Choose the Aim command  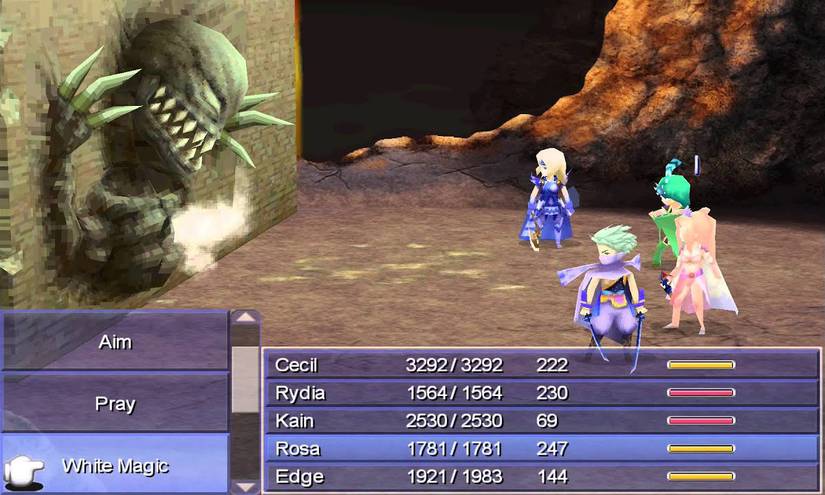[x=115, y=342]
